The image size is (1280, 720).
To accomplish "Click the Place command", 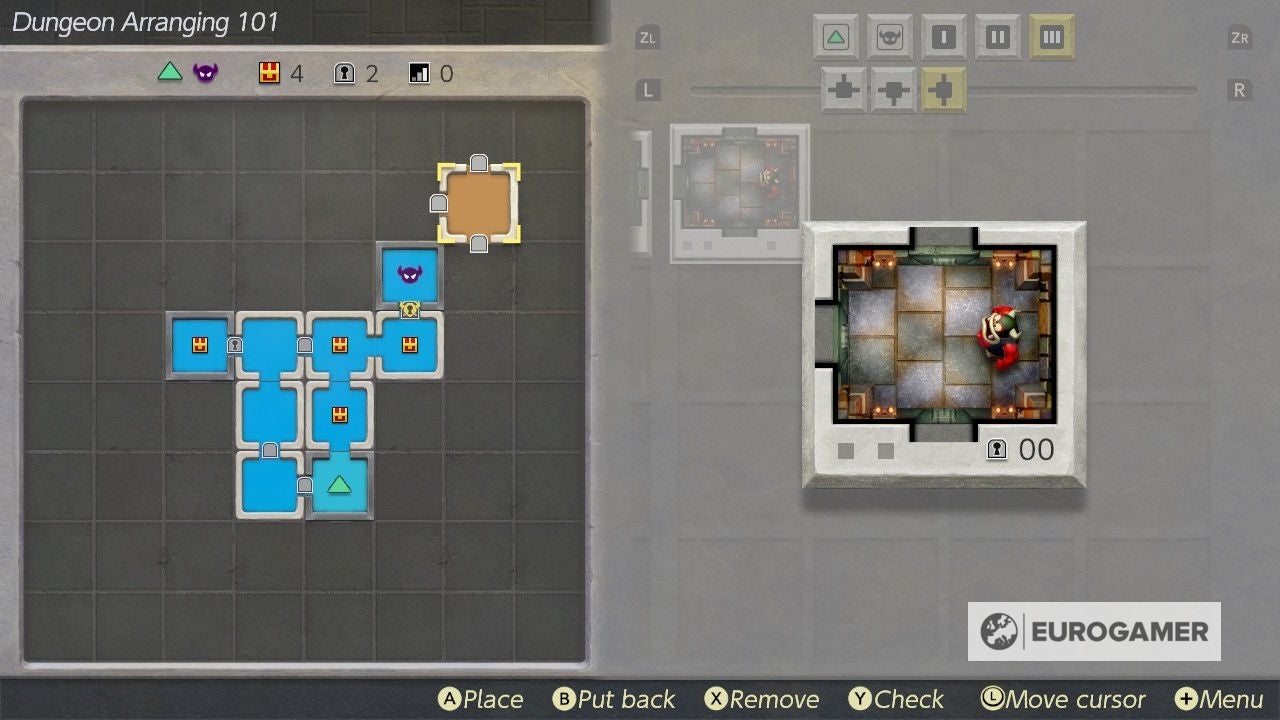I will click(482, 699).
